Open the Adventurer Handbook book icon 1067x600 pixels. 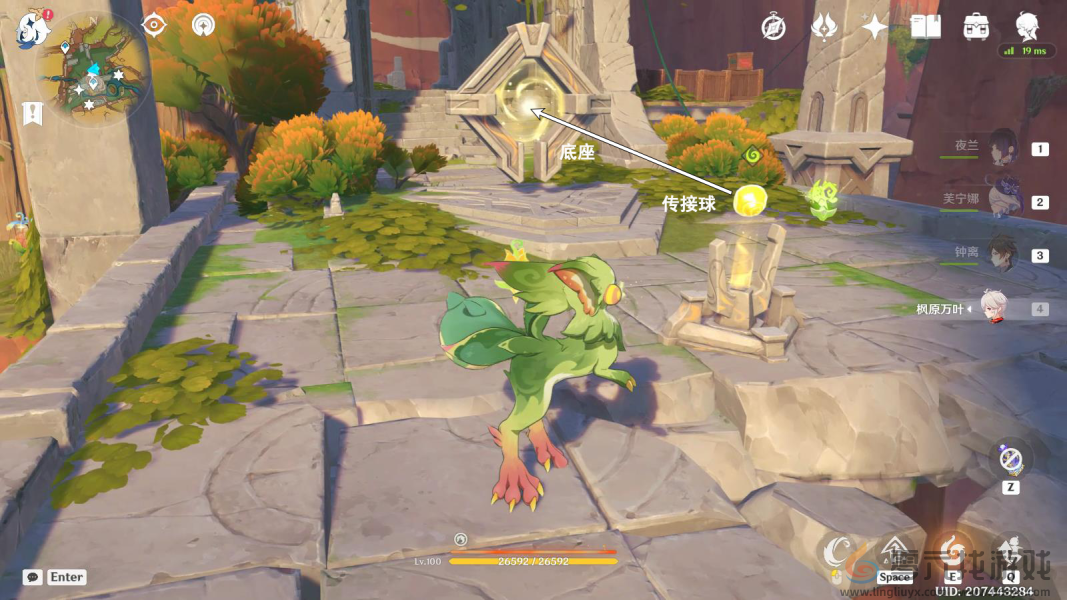tap(926, 27)
